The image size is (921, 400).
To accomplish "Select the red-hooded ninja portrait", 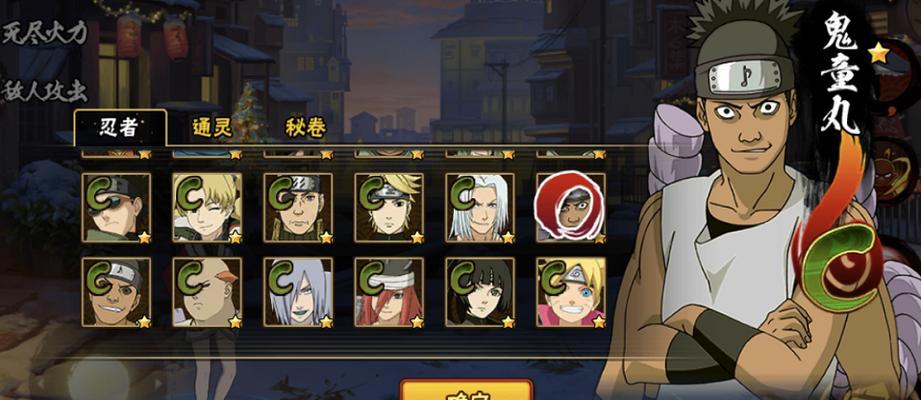I will point(570,207).
